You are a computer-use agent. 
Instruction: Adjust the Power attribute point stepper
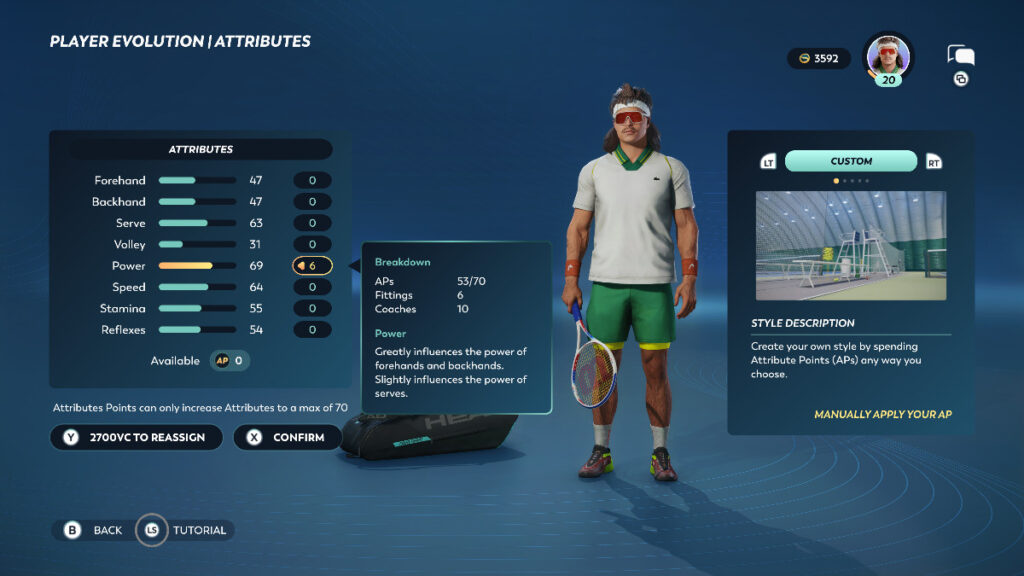pos(312,266)
